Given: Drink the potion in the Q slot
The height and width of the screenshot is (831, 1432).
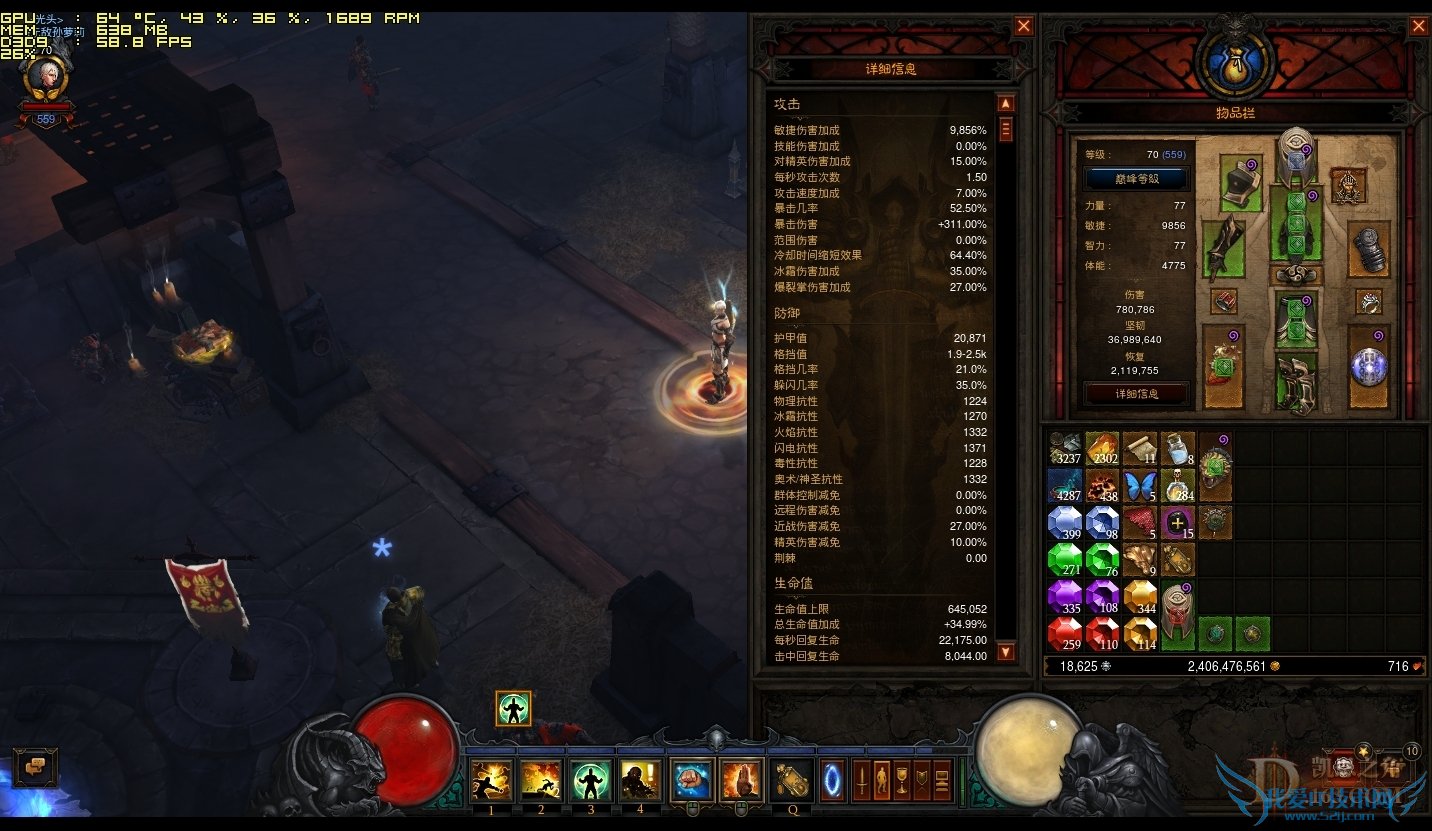Looking at the screenshot, I should pos(793,778).
